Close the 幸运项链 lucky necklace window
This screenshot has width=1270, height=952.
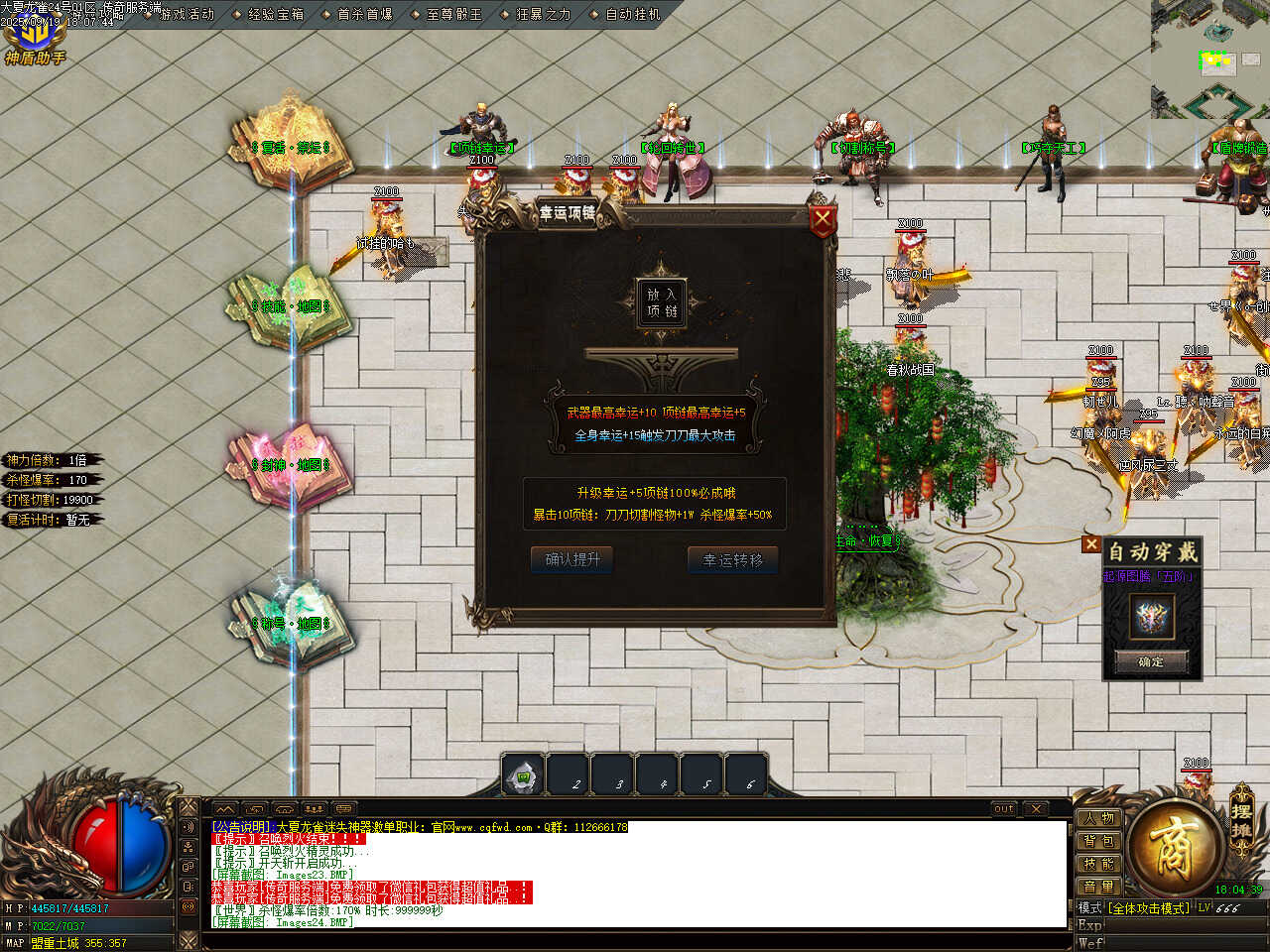(x=823, y=221)
